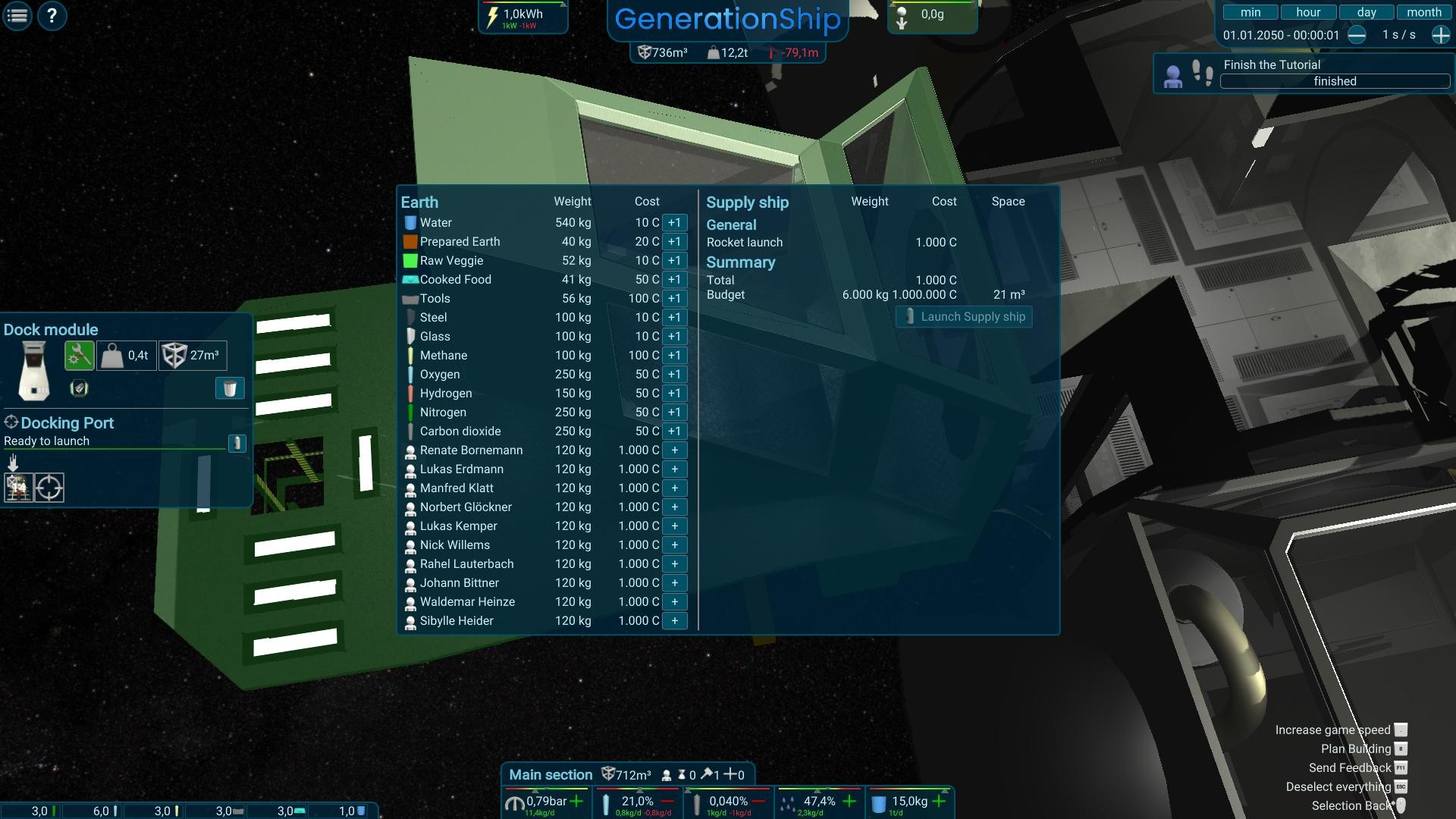Click the astronaut passenger icon in the landing slot
Viewport: 1456px width, 819px height.
click(18, 488)
